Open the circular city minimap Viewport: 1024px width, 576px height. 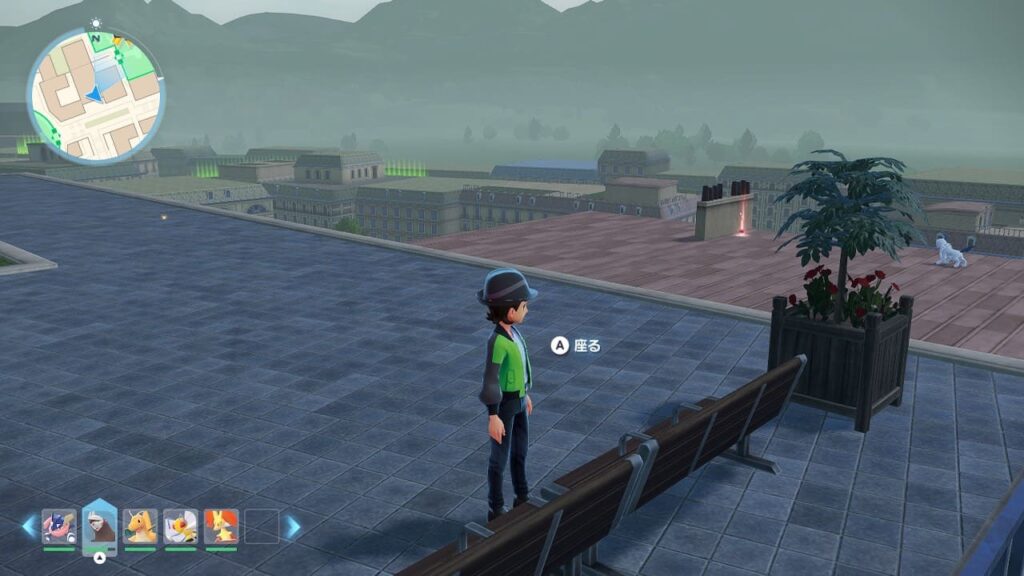pyautogui.click(x=95, y=95)
